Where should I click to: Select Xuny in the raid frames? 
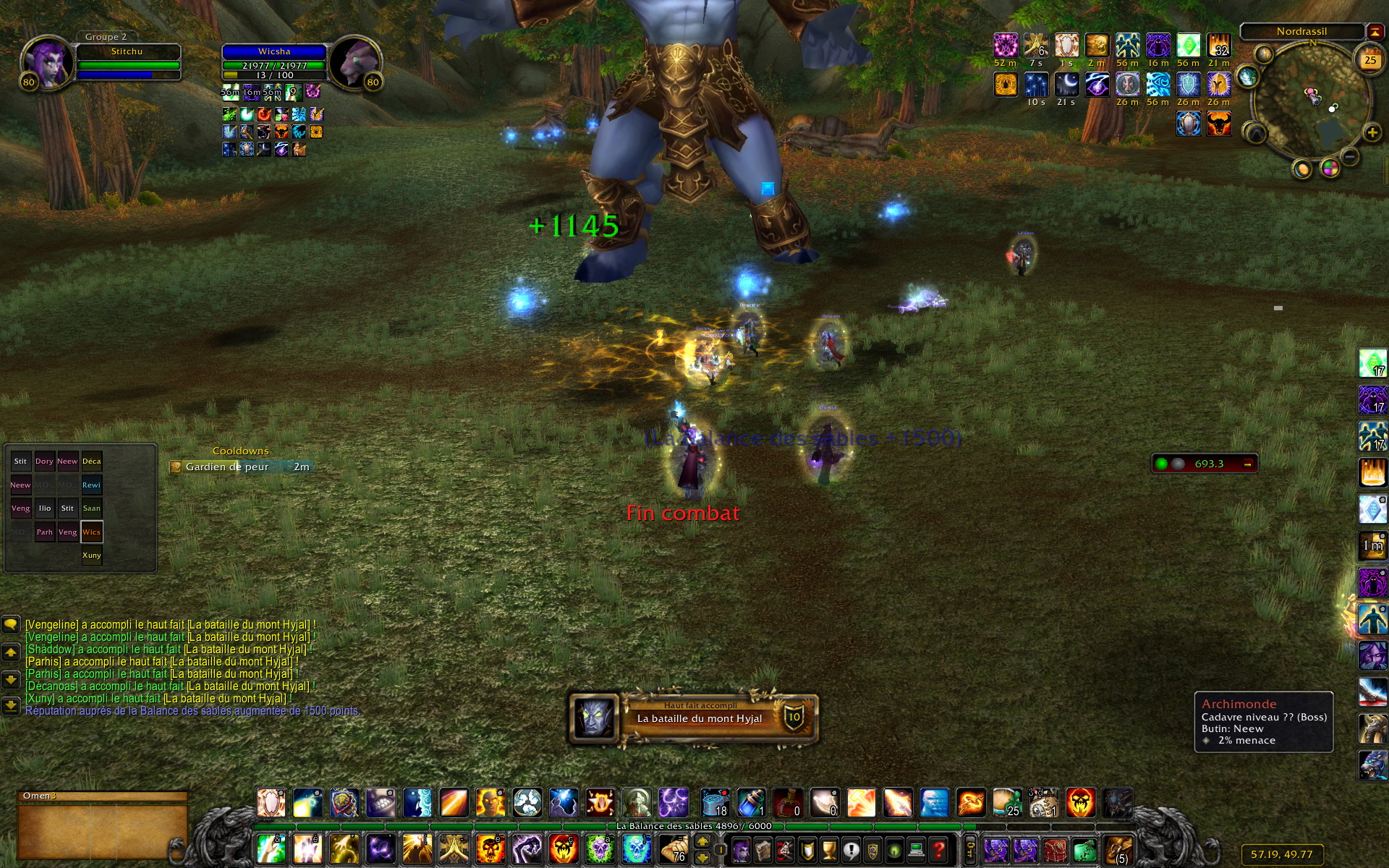tap(92, 556)
